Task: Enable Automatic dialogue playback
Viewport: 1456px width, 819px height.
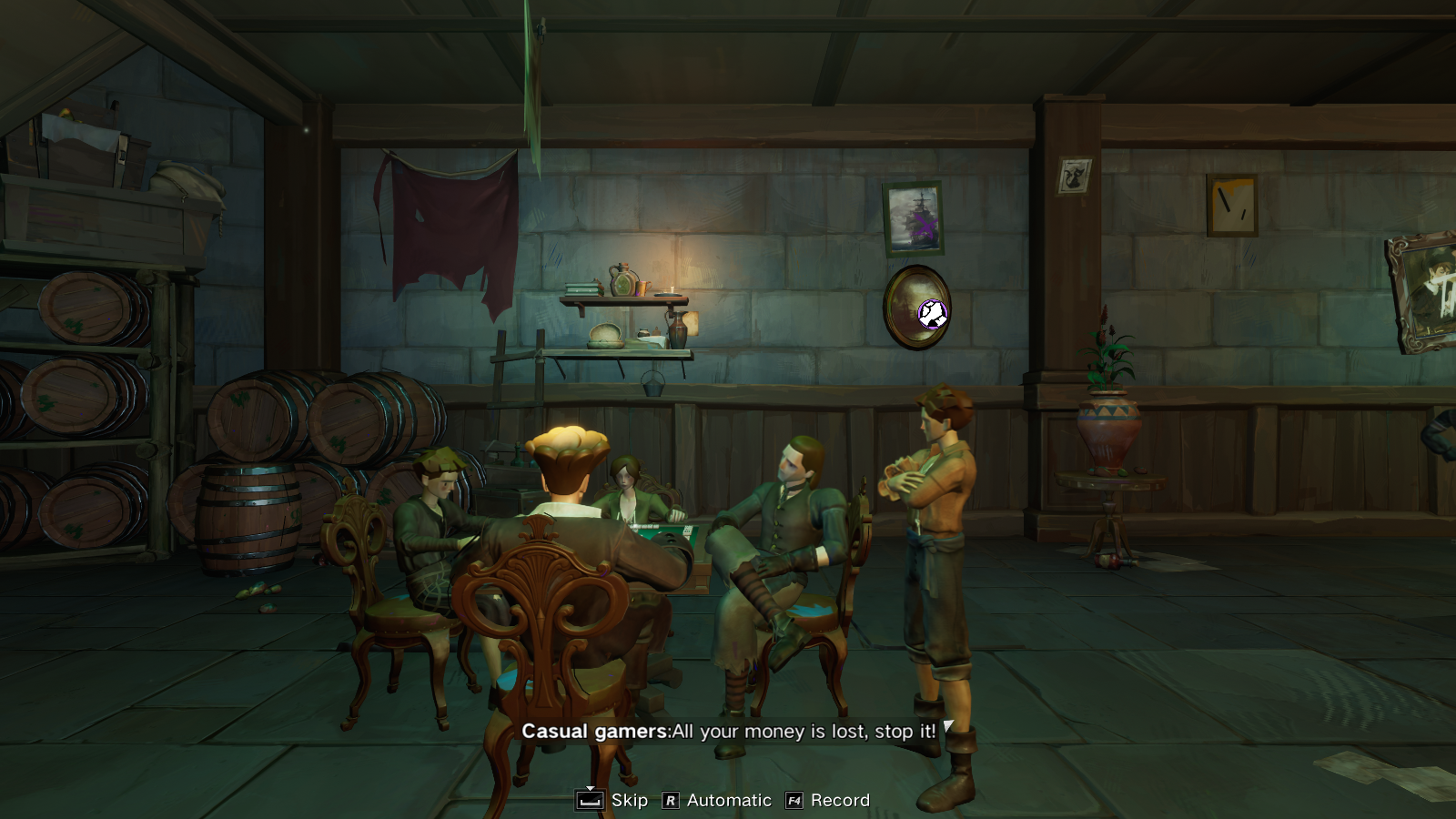Action: pyautogui.click(x=717, y=800)
